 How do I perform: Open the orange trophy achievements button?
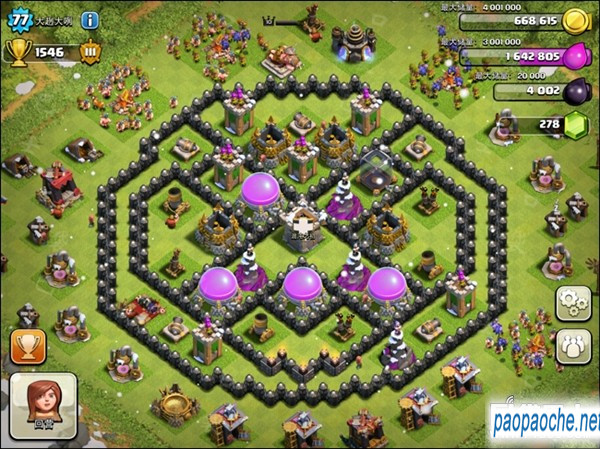pyautogui.click(x=27, y=347)
